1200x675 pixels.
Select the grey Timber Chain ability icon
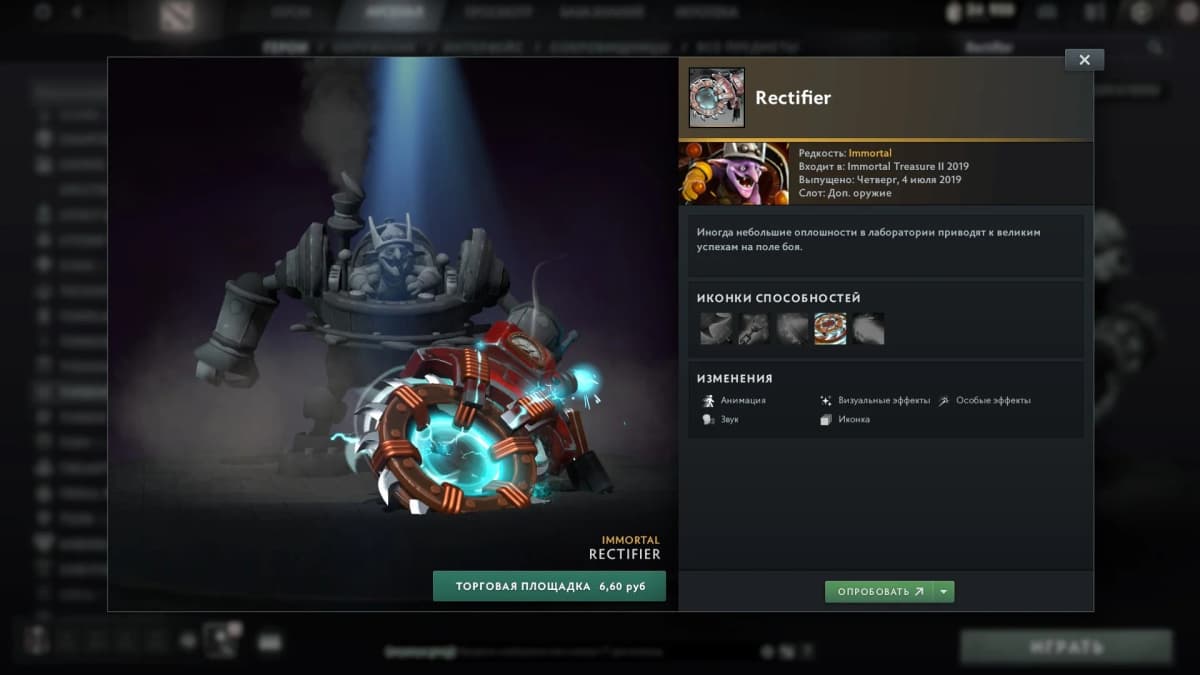pyautogui.click(x=754, y=328)
